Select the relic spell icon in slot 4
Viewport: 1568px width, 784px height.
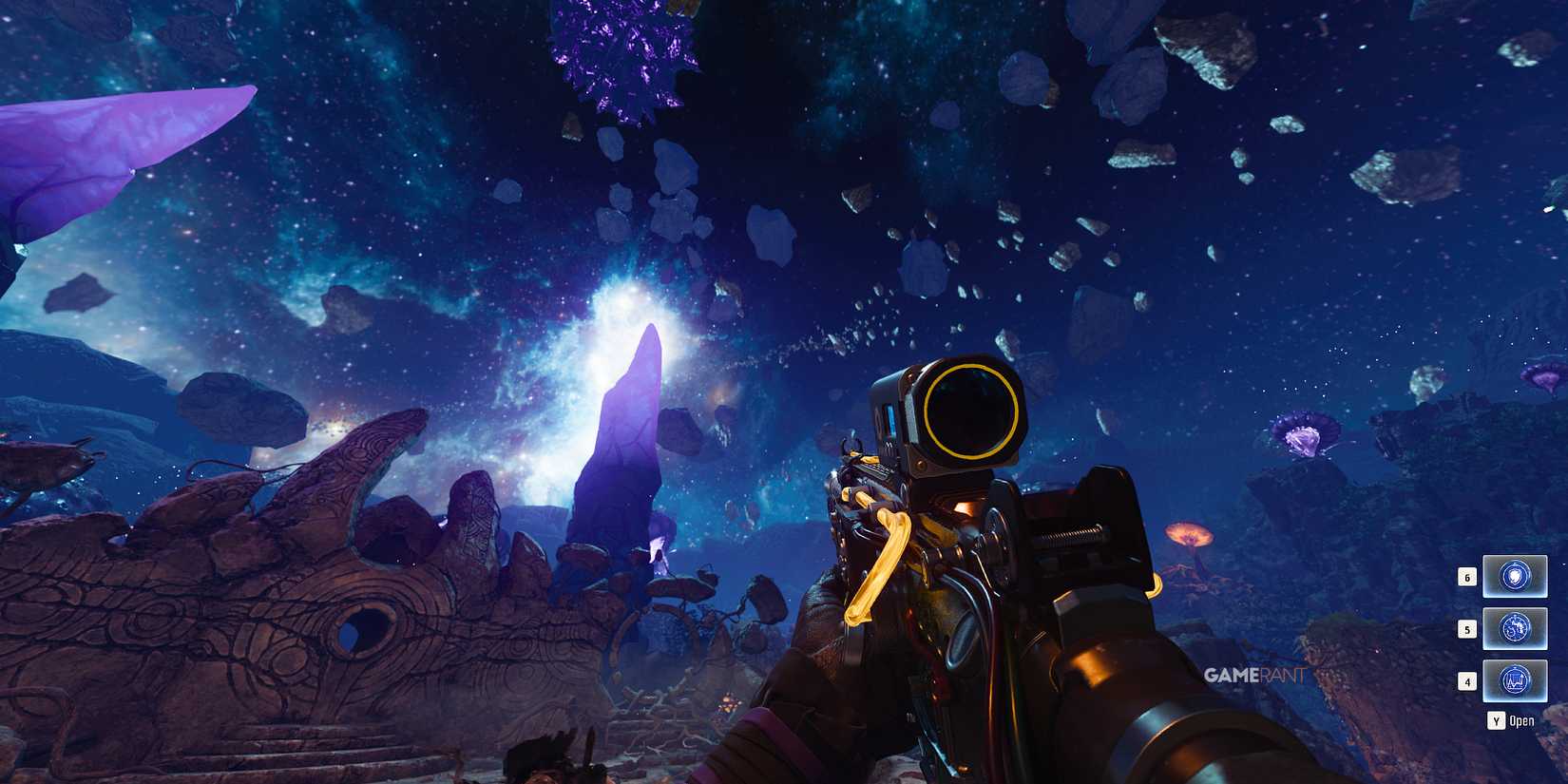click(1514, 680)
